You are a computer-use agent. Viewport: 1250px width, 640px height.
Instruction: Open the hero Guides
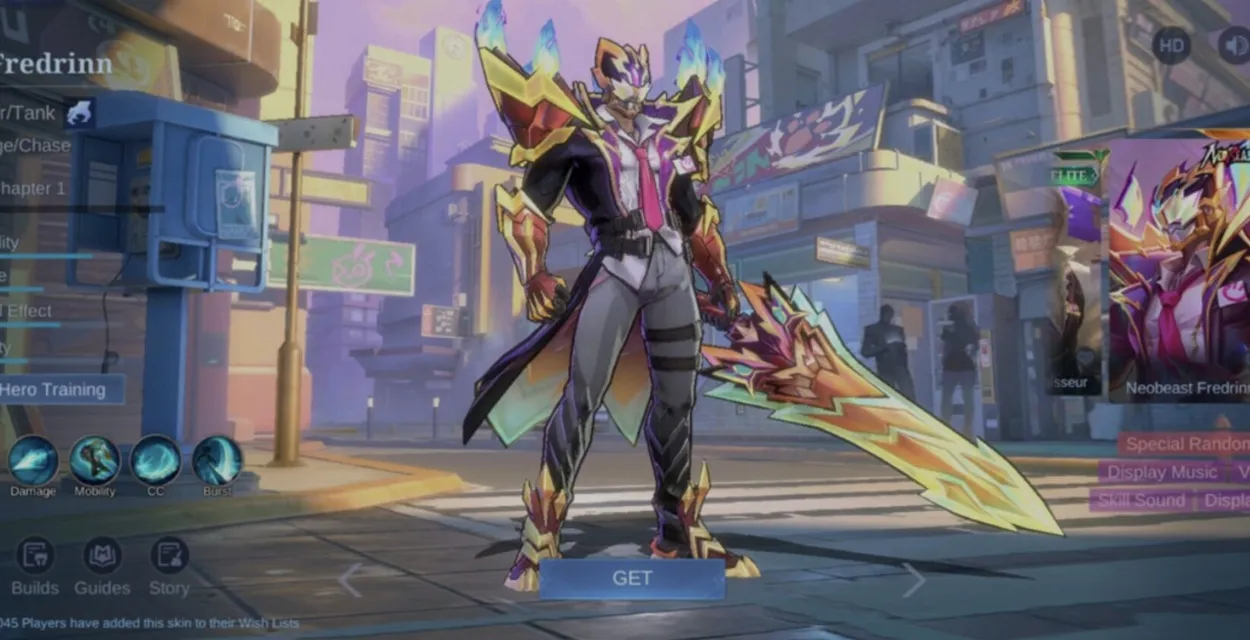coord(102,567)
